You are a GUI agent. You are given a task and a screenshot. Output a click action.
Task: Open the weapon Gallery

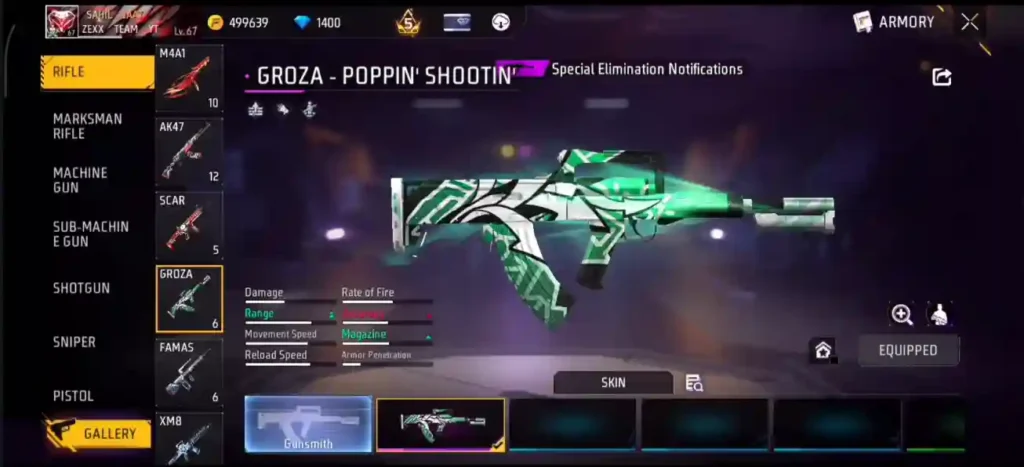pyautogui.click(x=100, y=434)
